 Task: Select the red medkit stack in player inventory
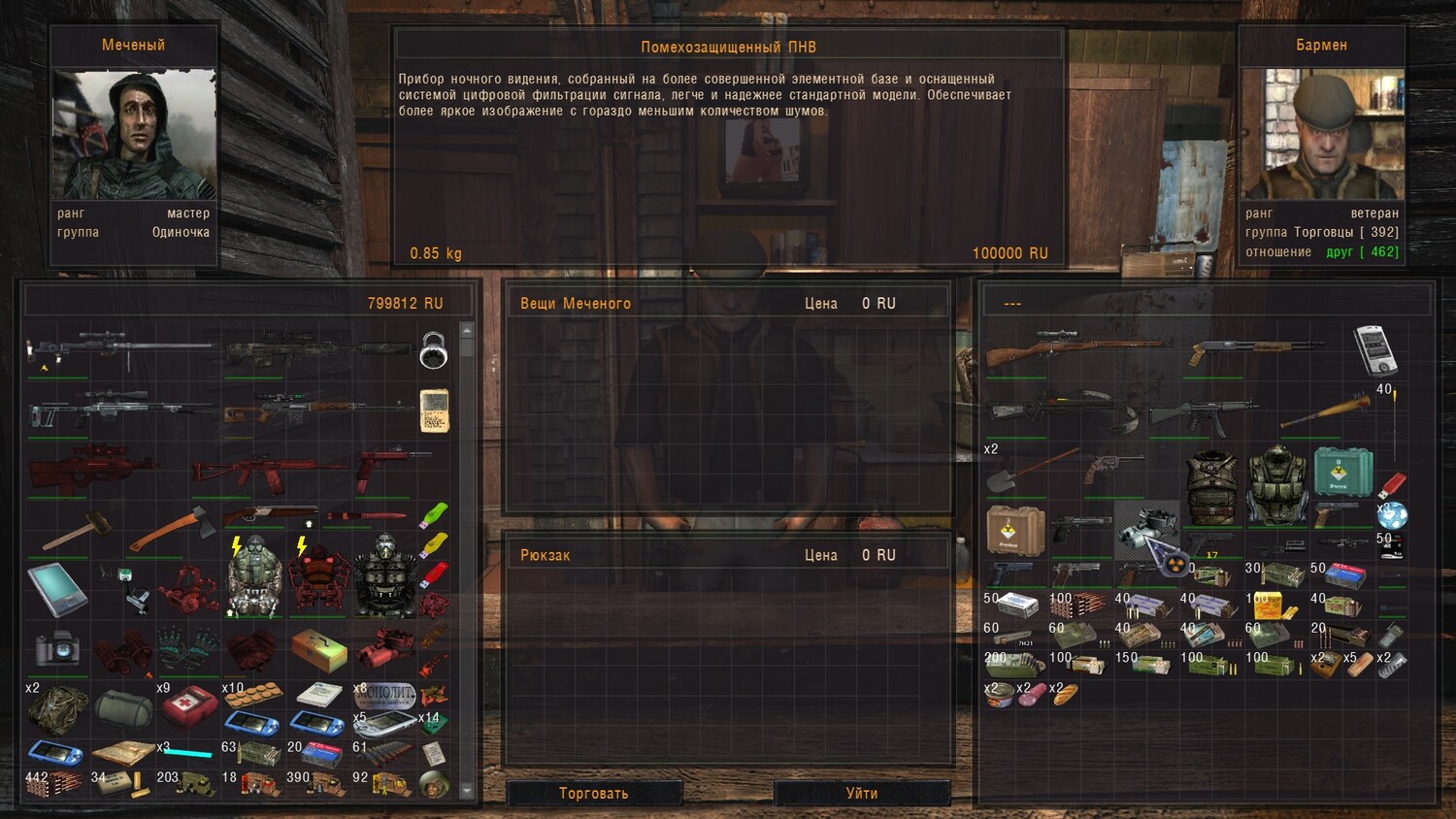(188, 704)
